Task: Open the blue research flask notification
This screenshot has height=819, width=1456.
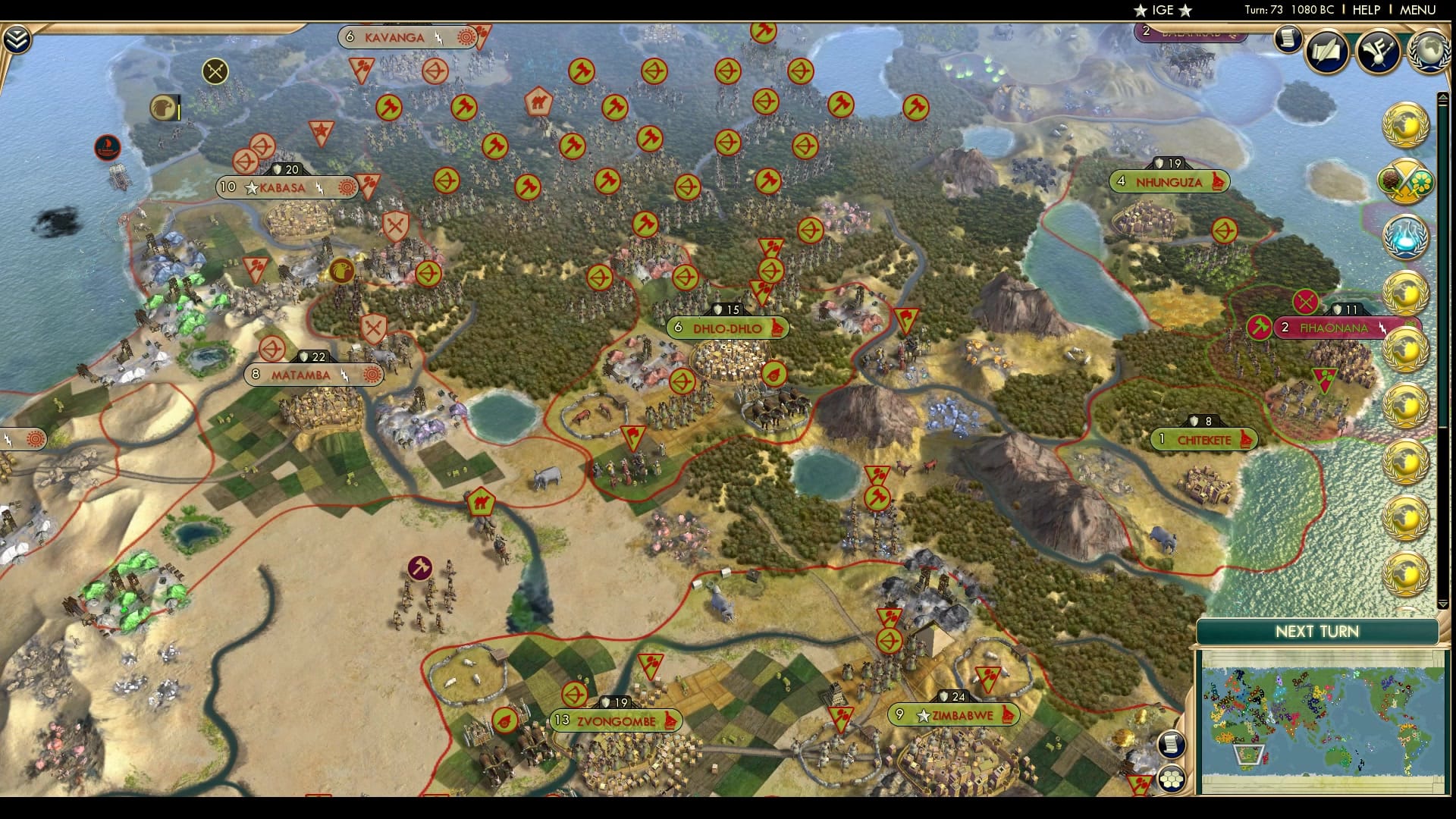Action: click(x=1405, y=236)
